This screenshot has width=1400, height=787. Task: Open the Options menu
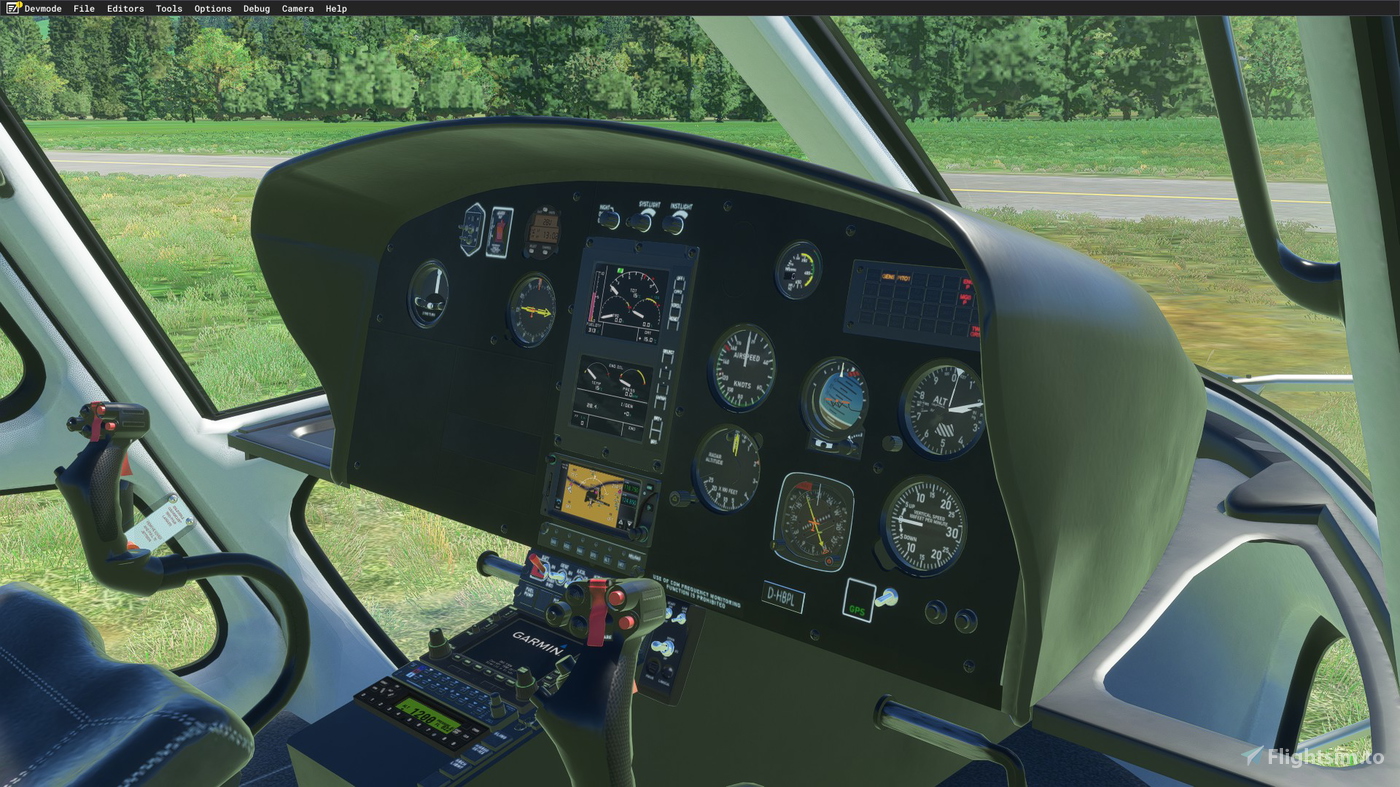pos(212,8)
